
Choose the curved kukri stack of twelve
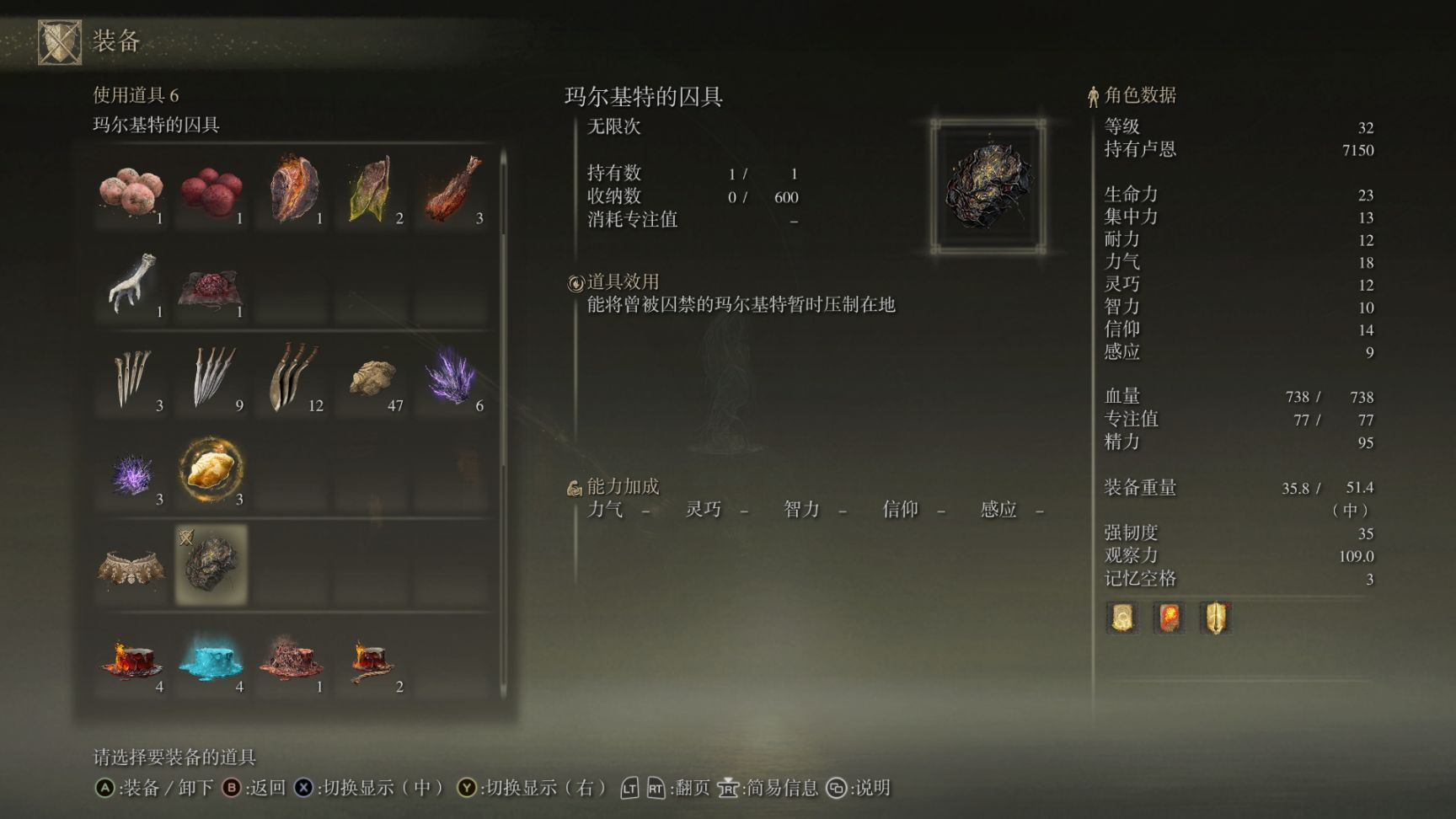(292, 378)
